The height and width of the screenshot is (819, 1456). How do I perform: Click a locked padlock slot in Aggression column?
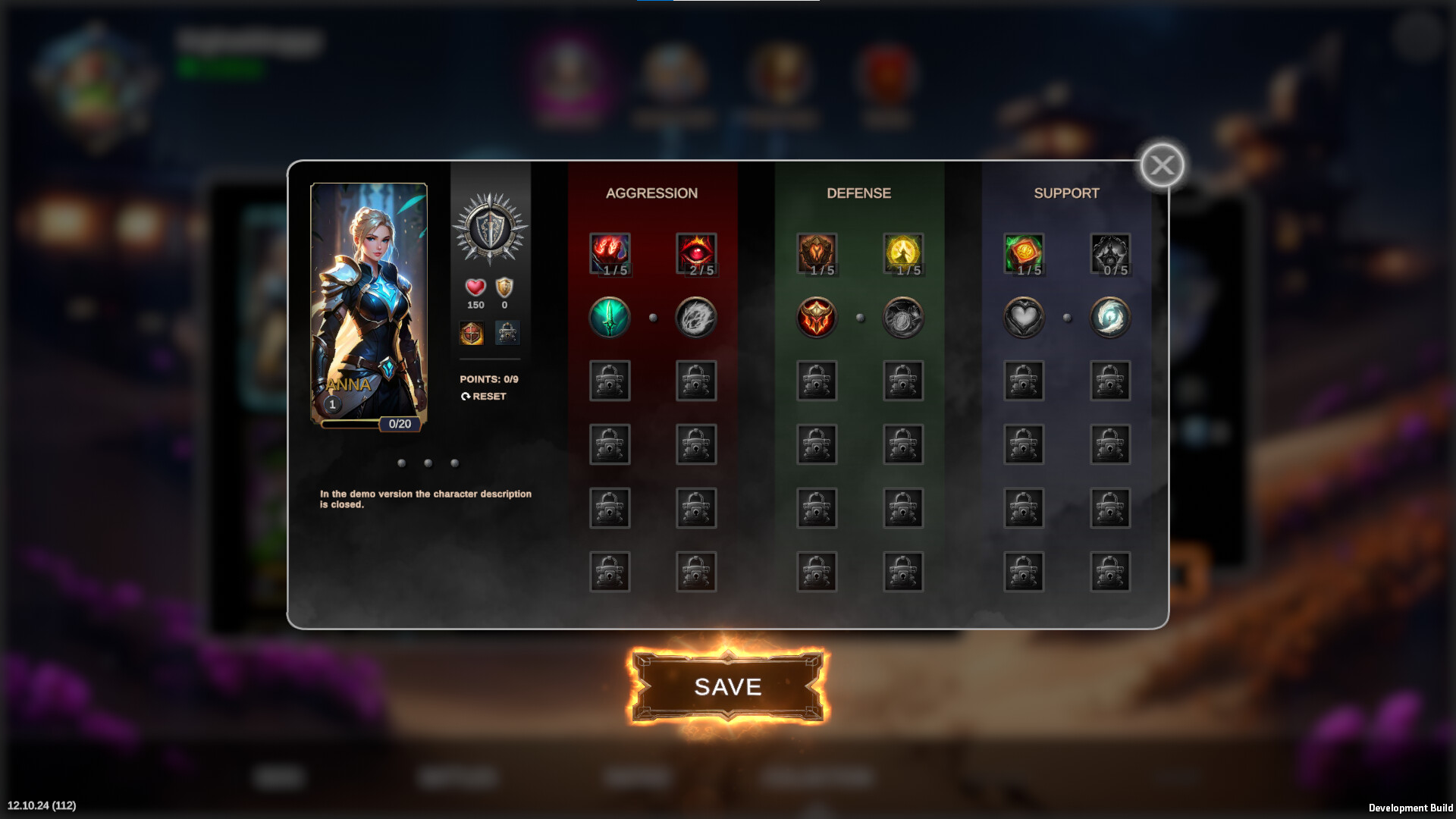(x=610, y=381)
